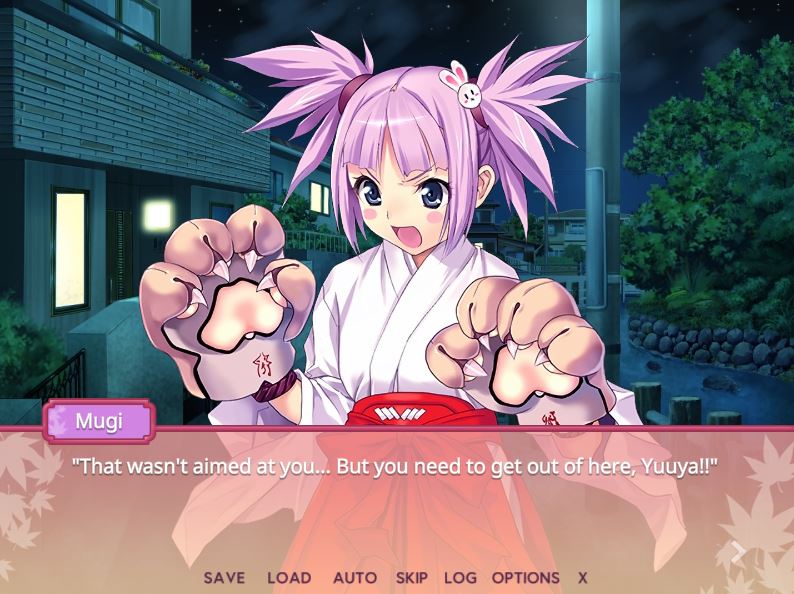
Task: Open the LOAD game menu
Action: (x=289, y=578)
